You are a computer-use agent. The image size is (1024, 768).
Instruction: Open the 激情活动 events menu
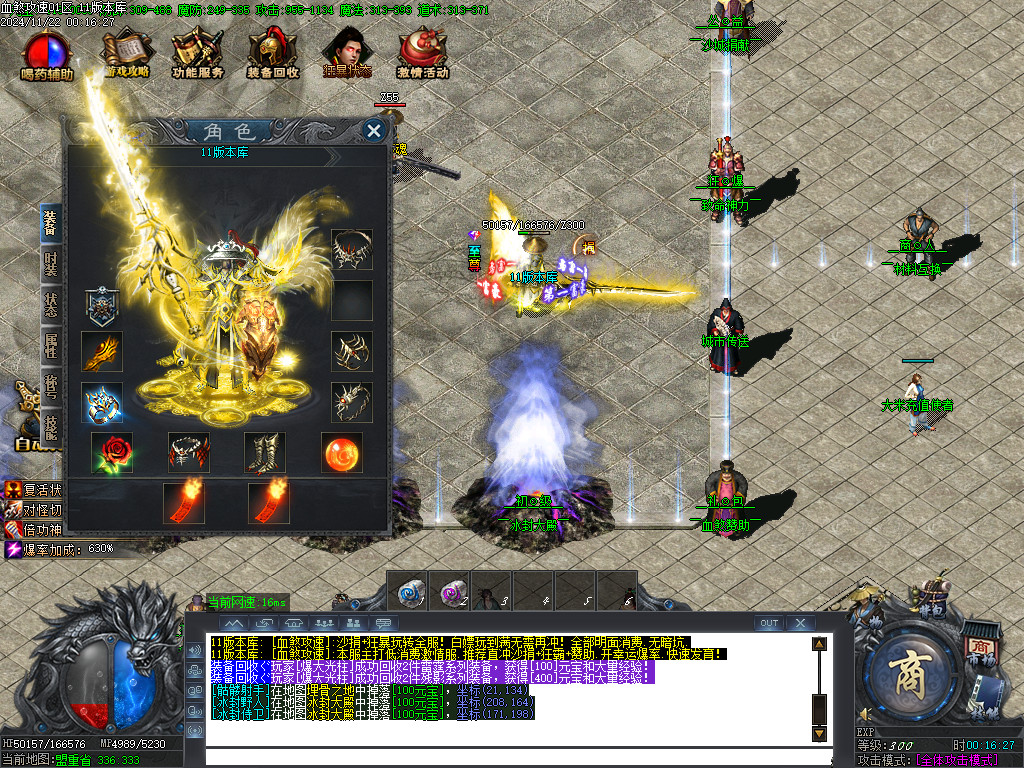423,54
